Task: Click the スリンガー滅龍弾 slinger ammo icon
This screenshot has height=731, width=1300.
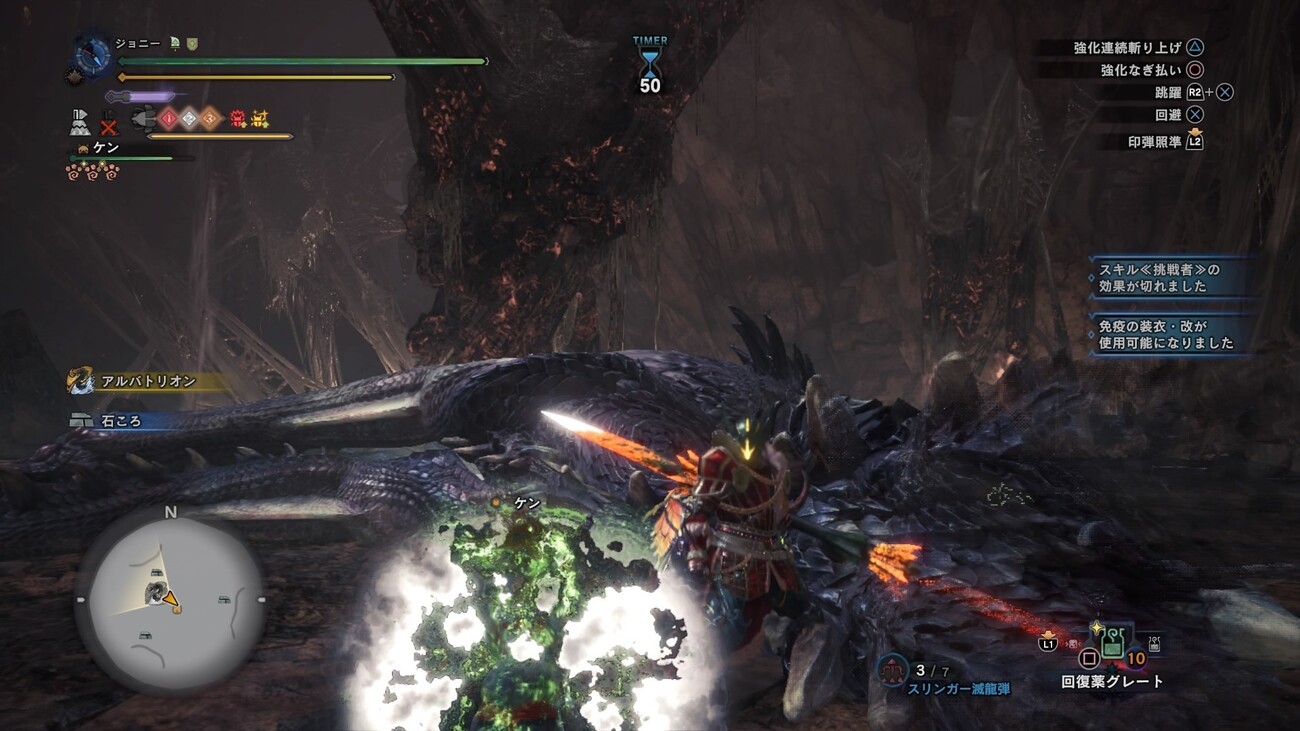Action: click(892, 671)
